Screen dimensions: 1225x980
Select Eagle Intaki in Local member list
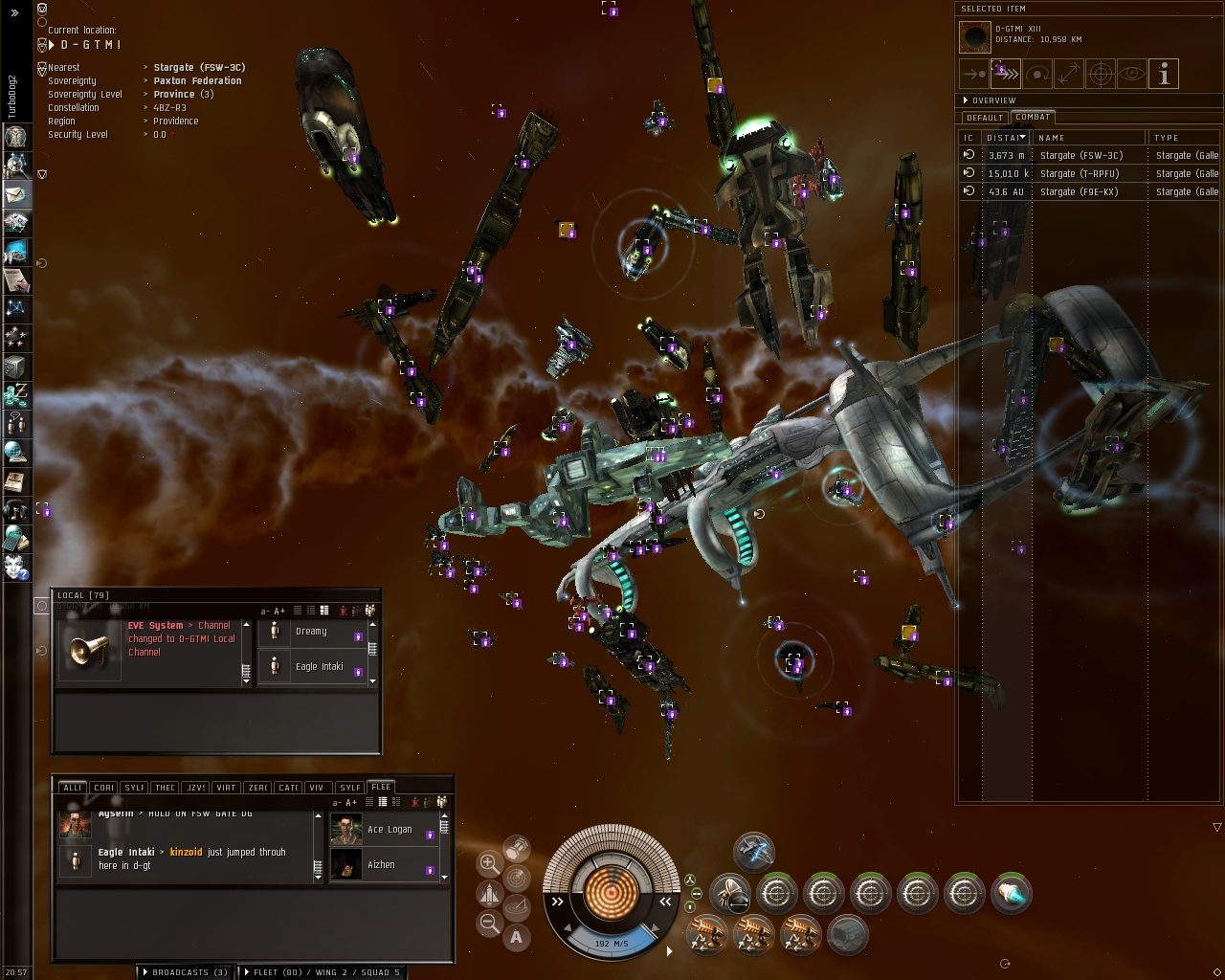point(319,666)
